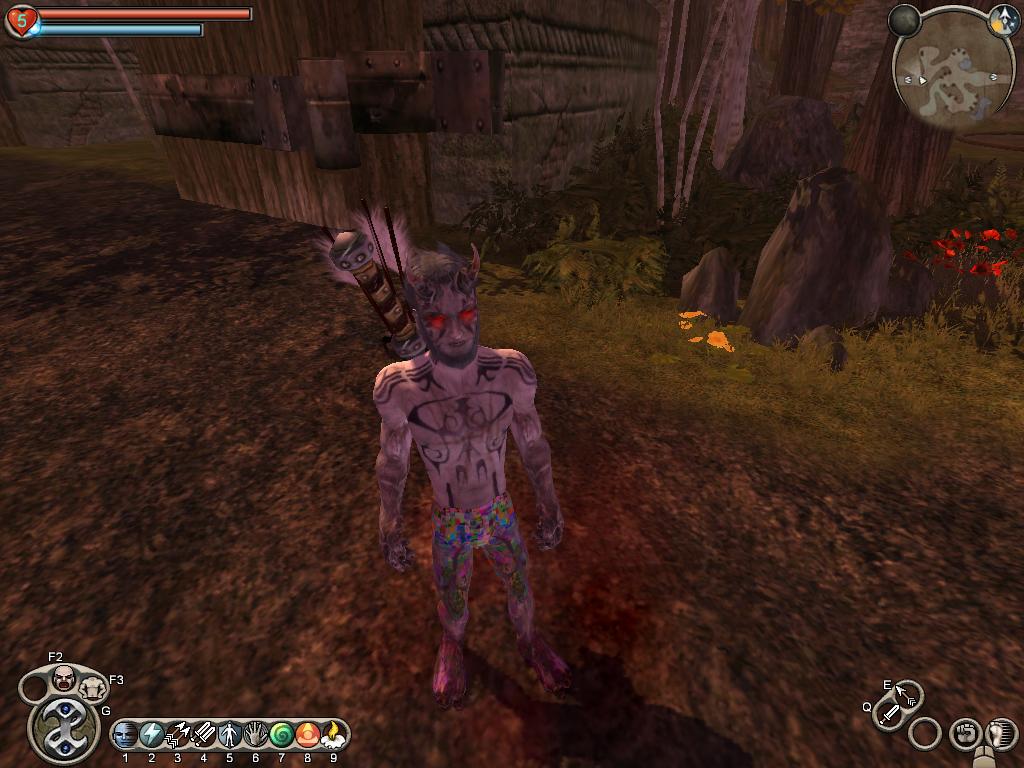The width and height of the screenshot is (1024, 768).
Task: Choose the orange figure spell in slot 8
Action: (308, 736)
